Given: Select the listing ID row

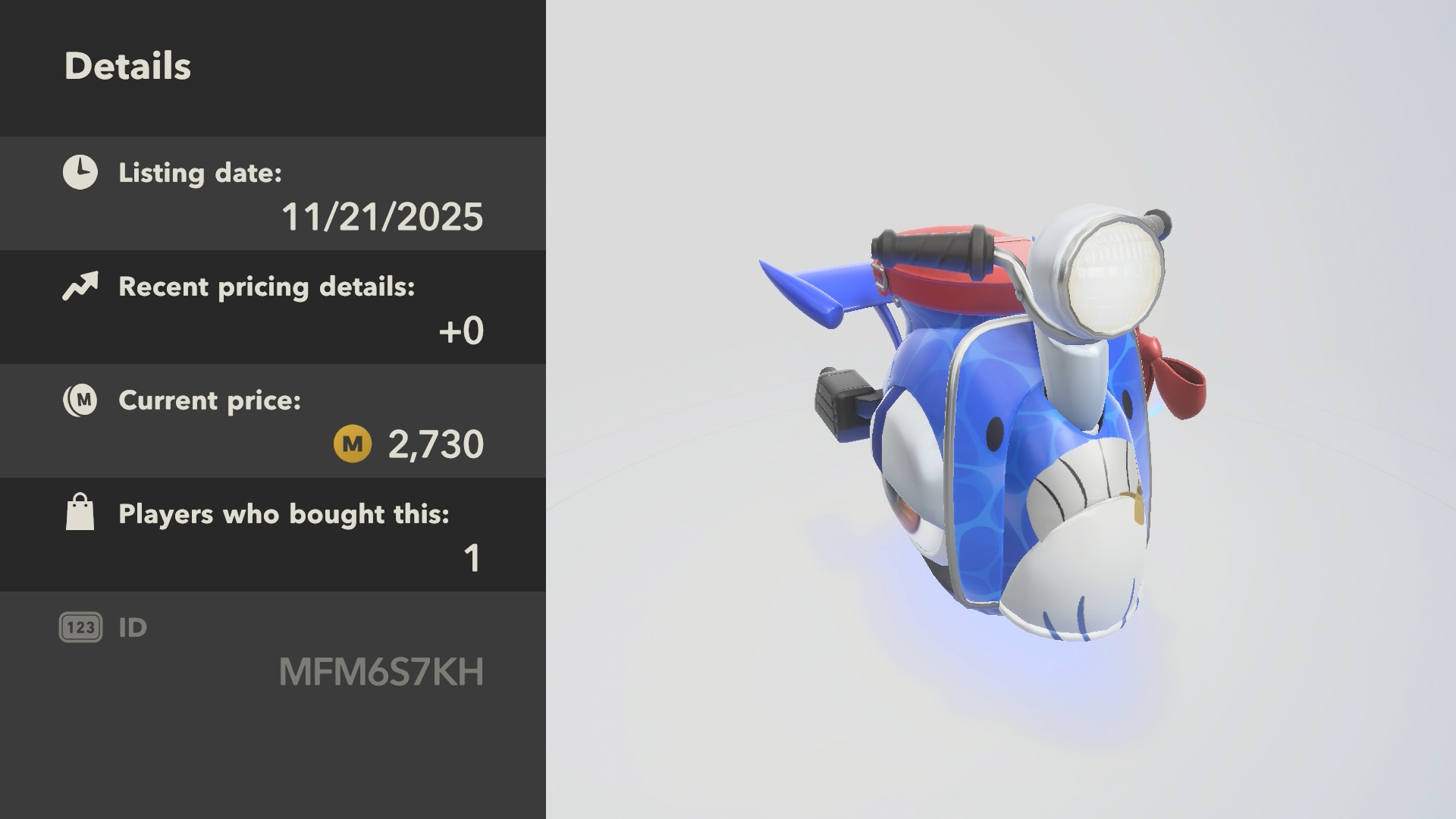Looking at the screenshot, I should tap(273, 650).
